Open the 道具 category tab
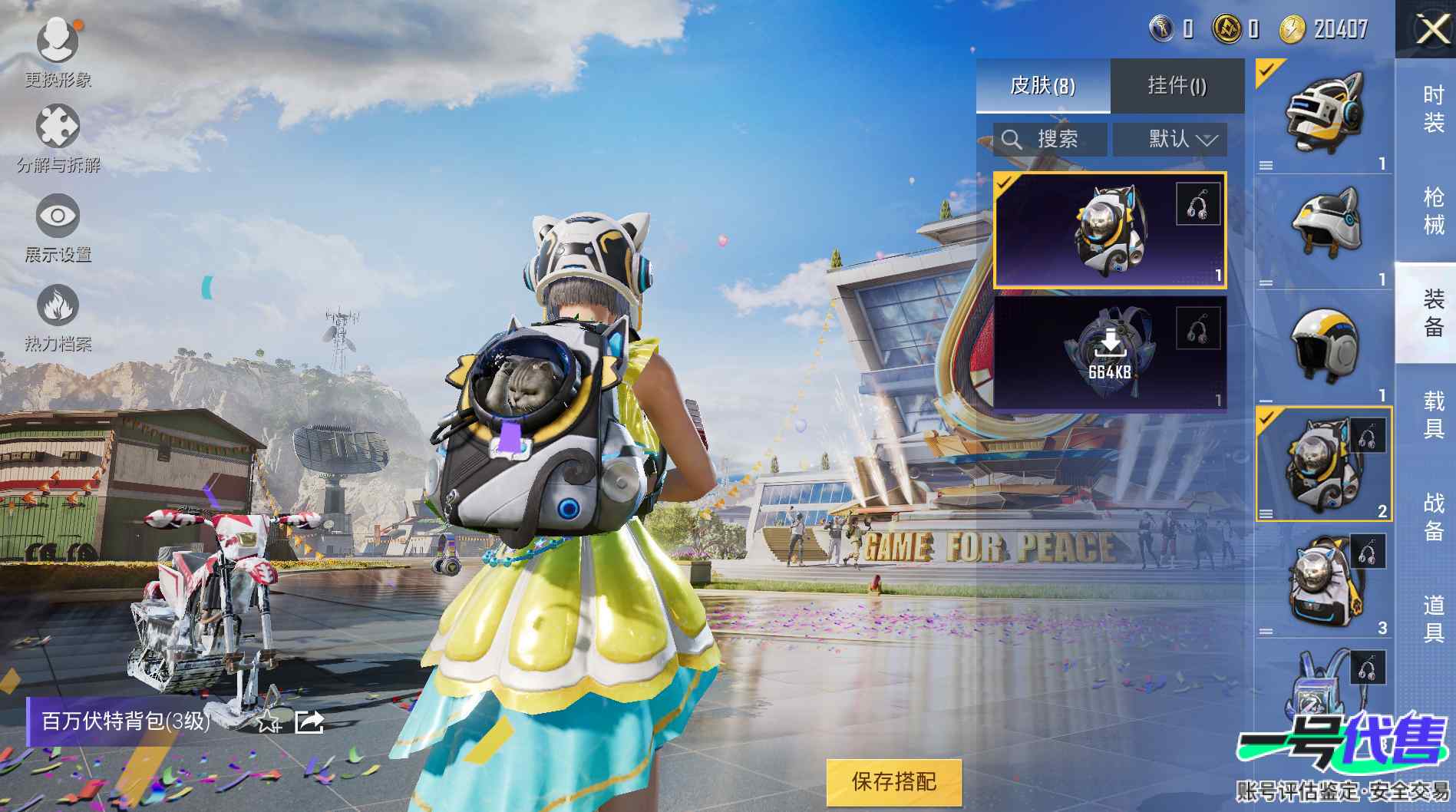Image resolution: width=1456 pixels, height=812 pixels. (1433, 619)
